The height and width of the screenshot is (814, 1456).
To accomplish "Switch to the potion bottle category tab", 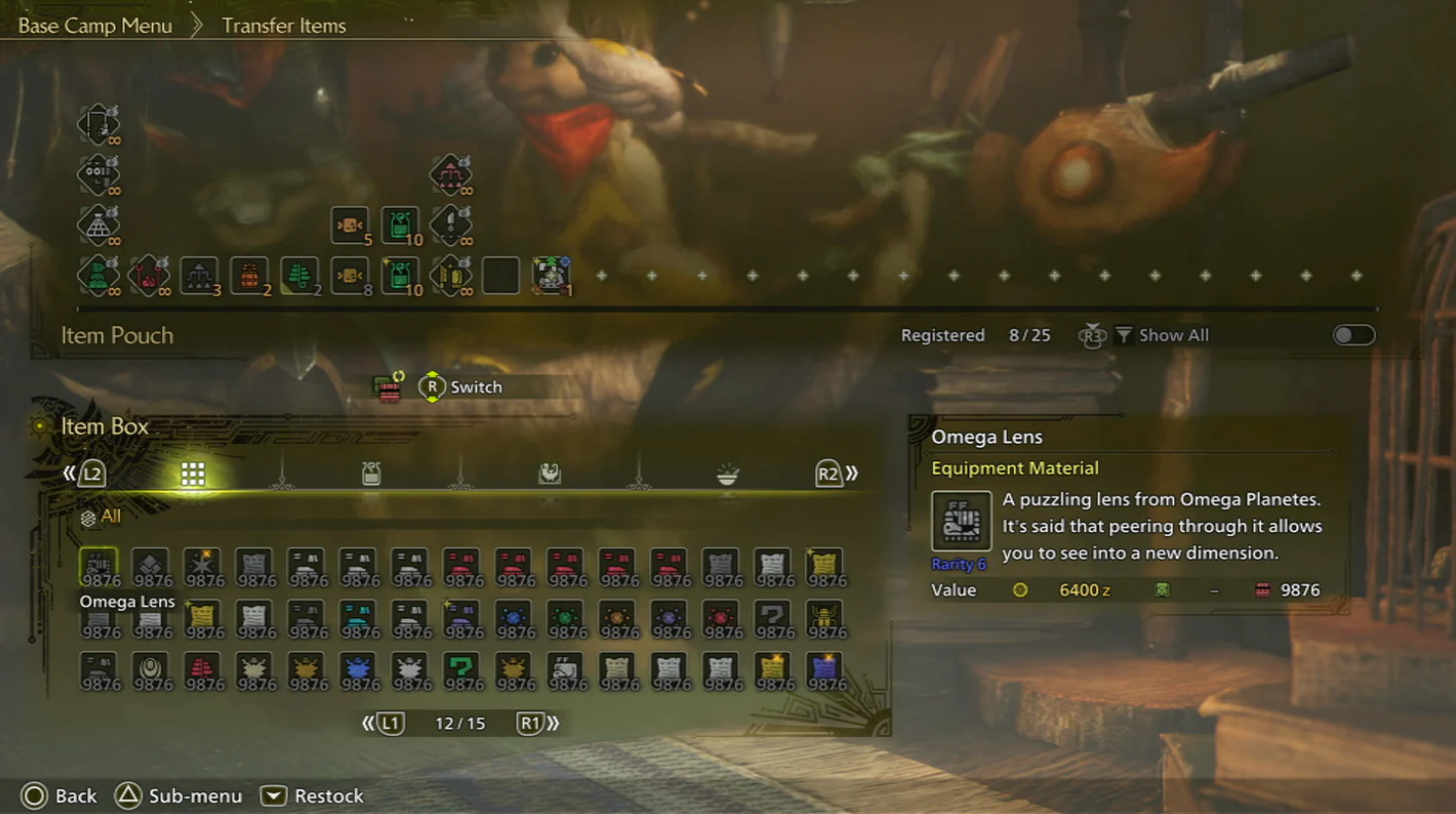I will coord(371,474).
